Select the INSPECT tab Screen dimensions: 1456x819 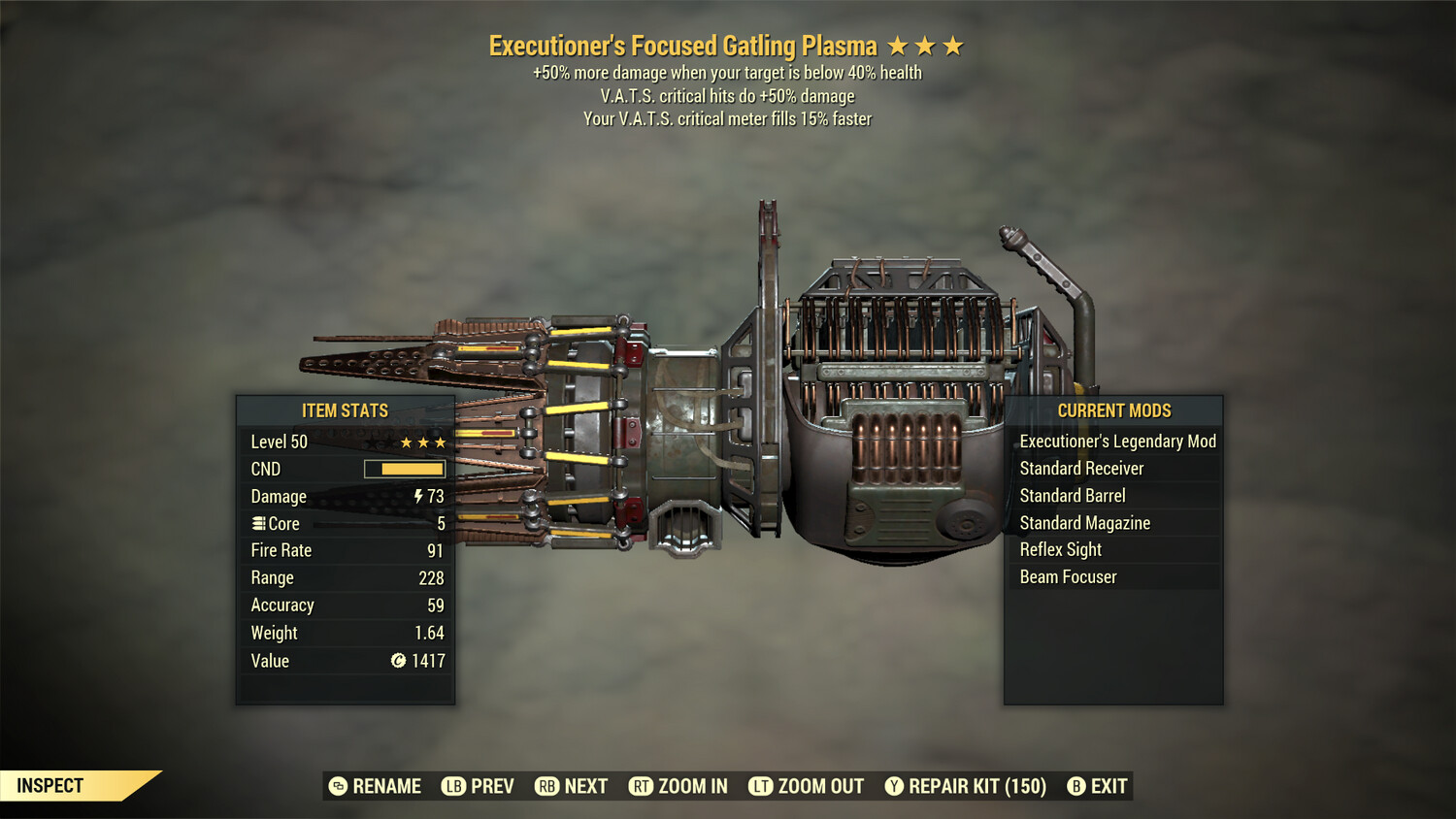[x=49, y=785]
